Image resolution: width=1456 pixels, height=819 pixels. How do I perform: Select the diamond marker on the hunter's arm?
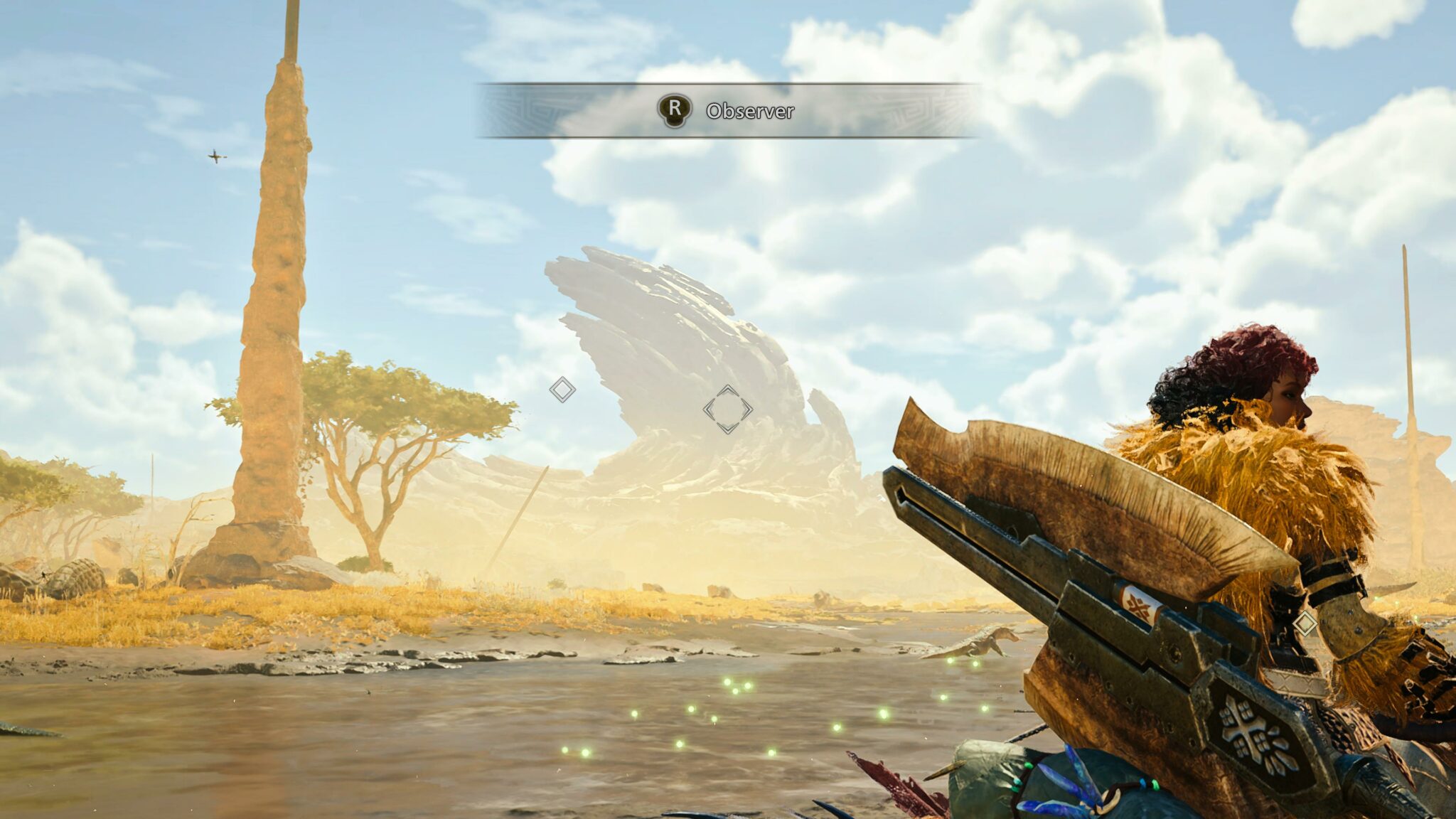pyautogui.click(x=1305, y=623)
